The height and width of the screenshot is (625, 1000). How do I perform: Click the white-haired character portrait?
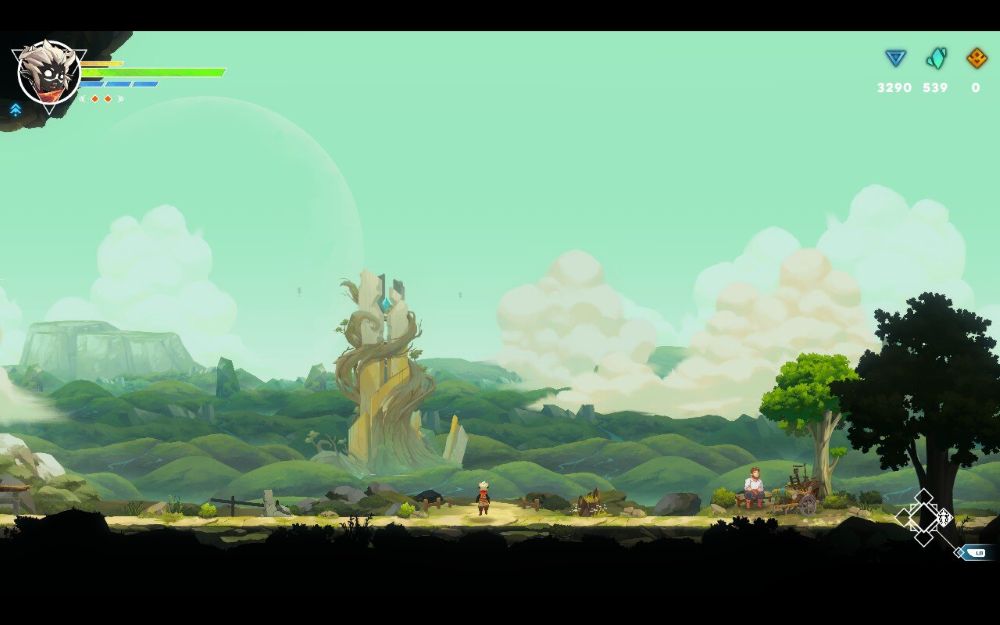(48, 72)
